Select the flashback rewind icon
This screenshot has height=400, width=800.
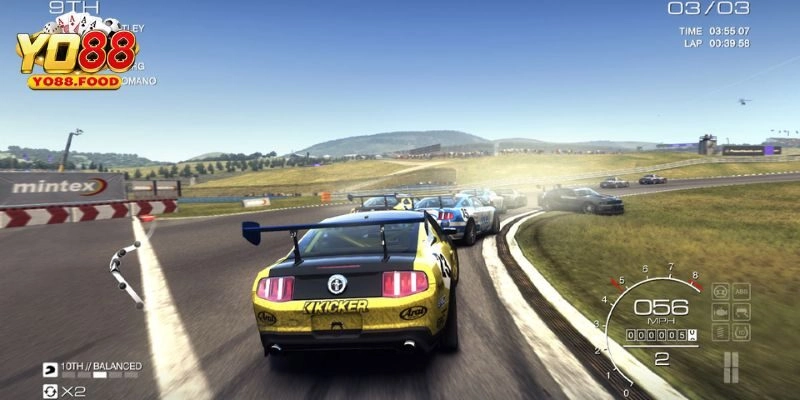click(50, 392)
